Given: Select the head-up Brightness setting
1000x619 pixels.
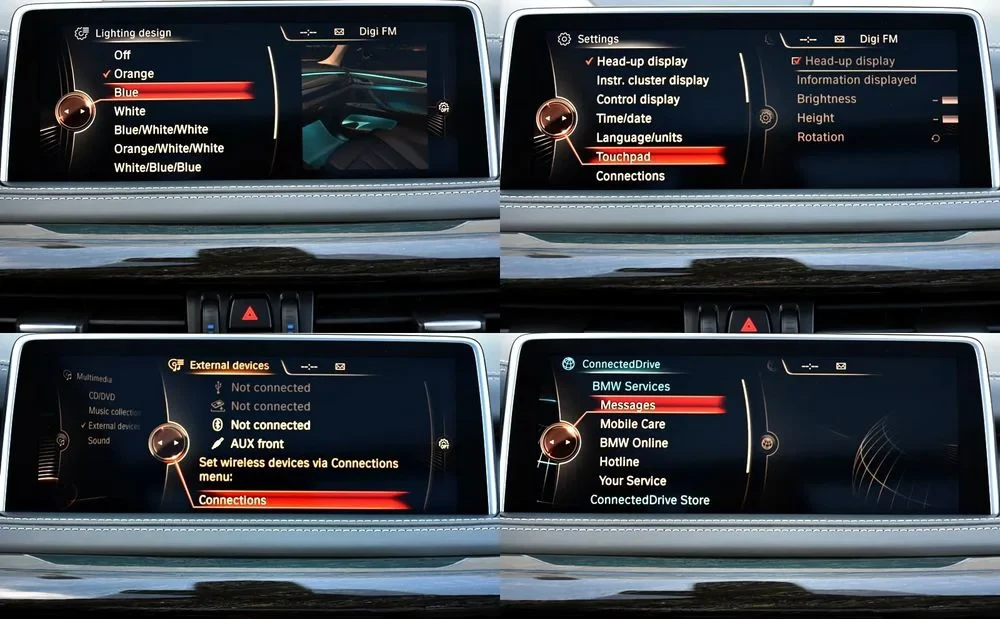Looking at the screenshot, I should click(826, 99).
